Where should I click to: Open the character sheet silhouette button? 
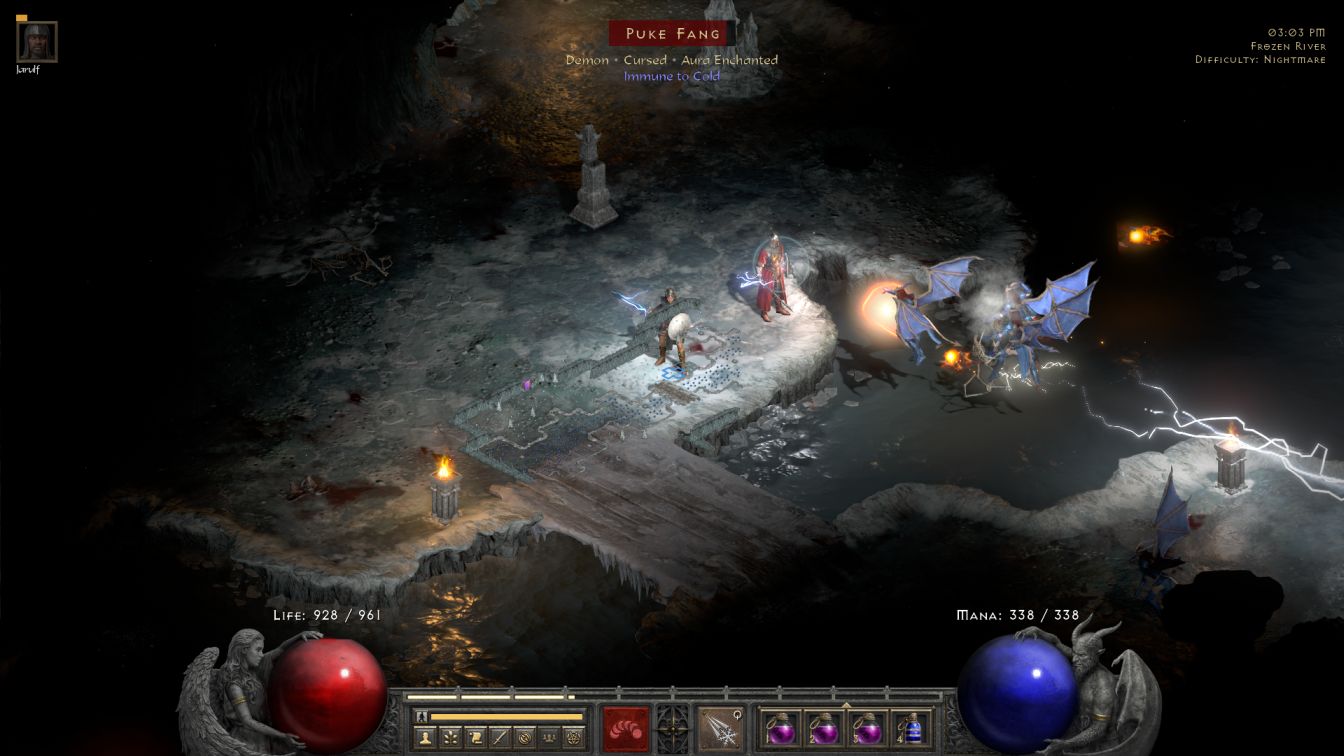423,737
